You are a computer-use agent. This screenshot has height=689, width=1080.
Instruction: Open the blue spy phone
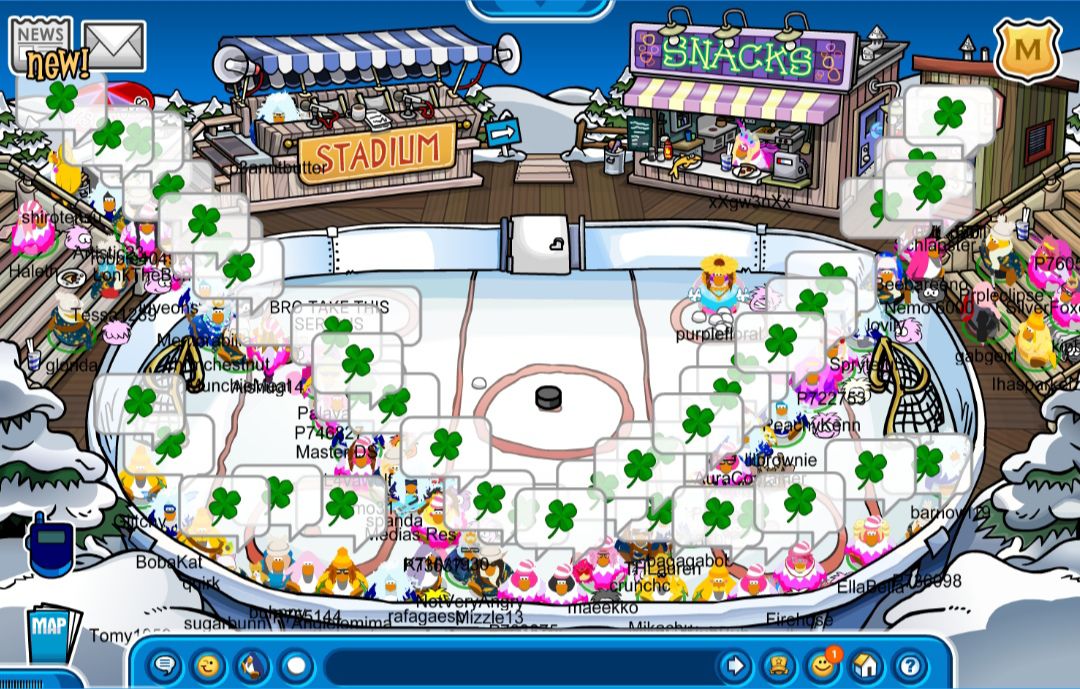(x=49, y=544)
